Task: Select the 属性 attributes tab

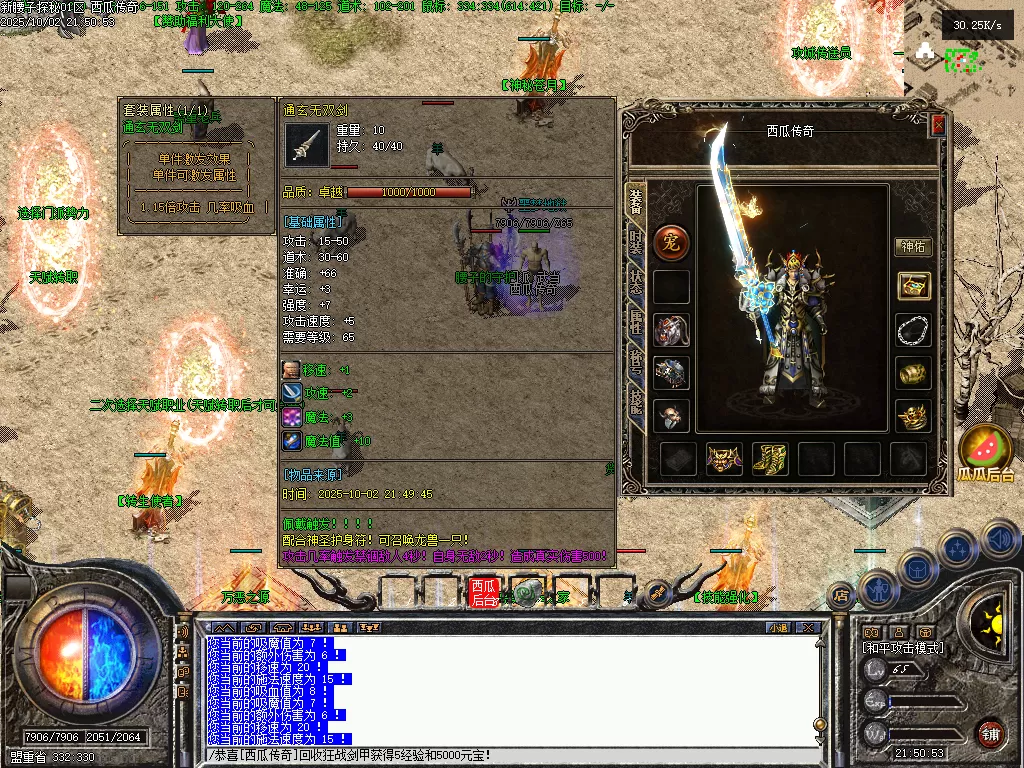Action: [x=635, y=320]
